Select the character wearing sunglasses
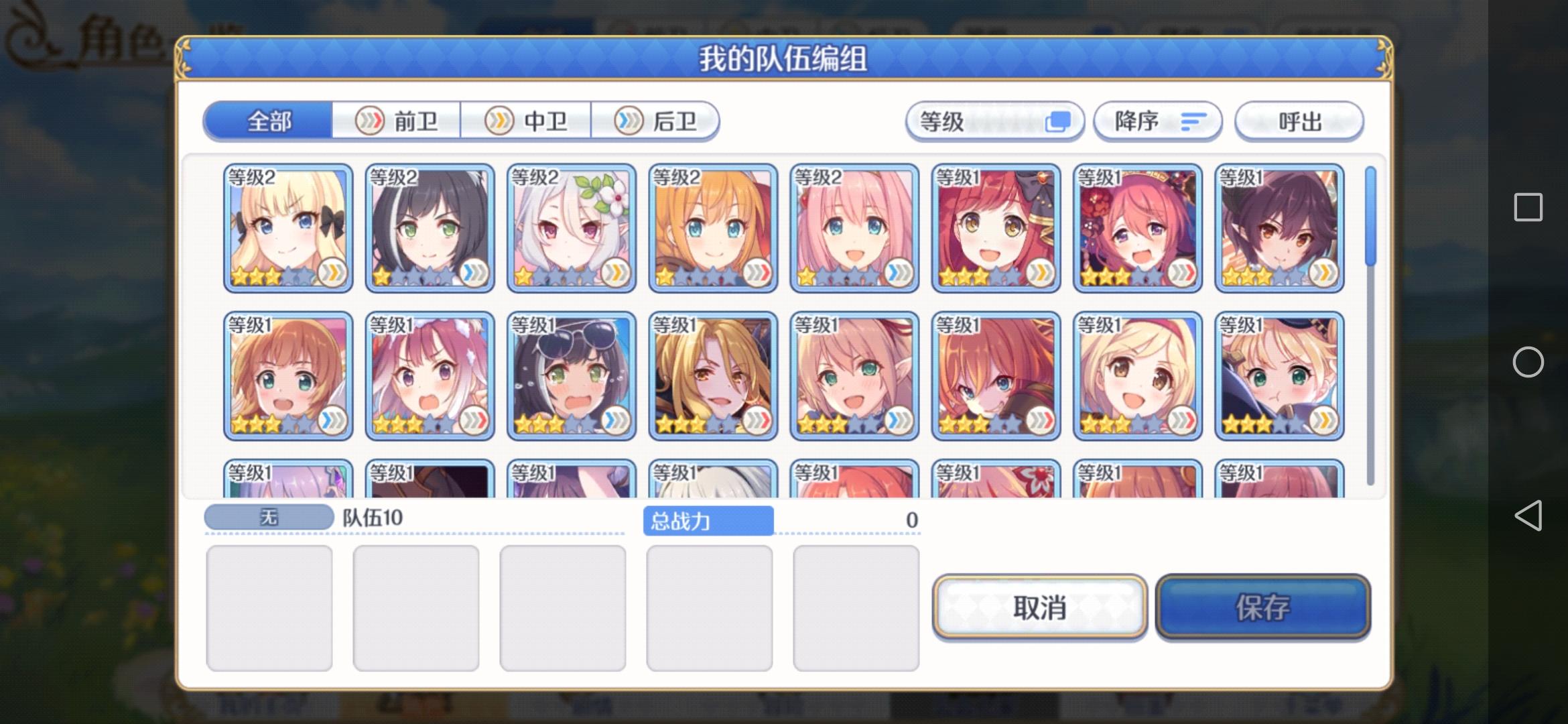This screenshot has height=724, width=1568. [x=571, y=373]
